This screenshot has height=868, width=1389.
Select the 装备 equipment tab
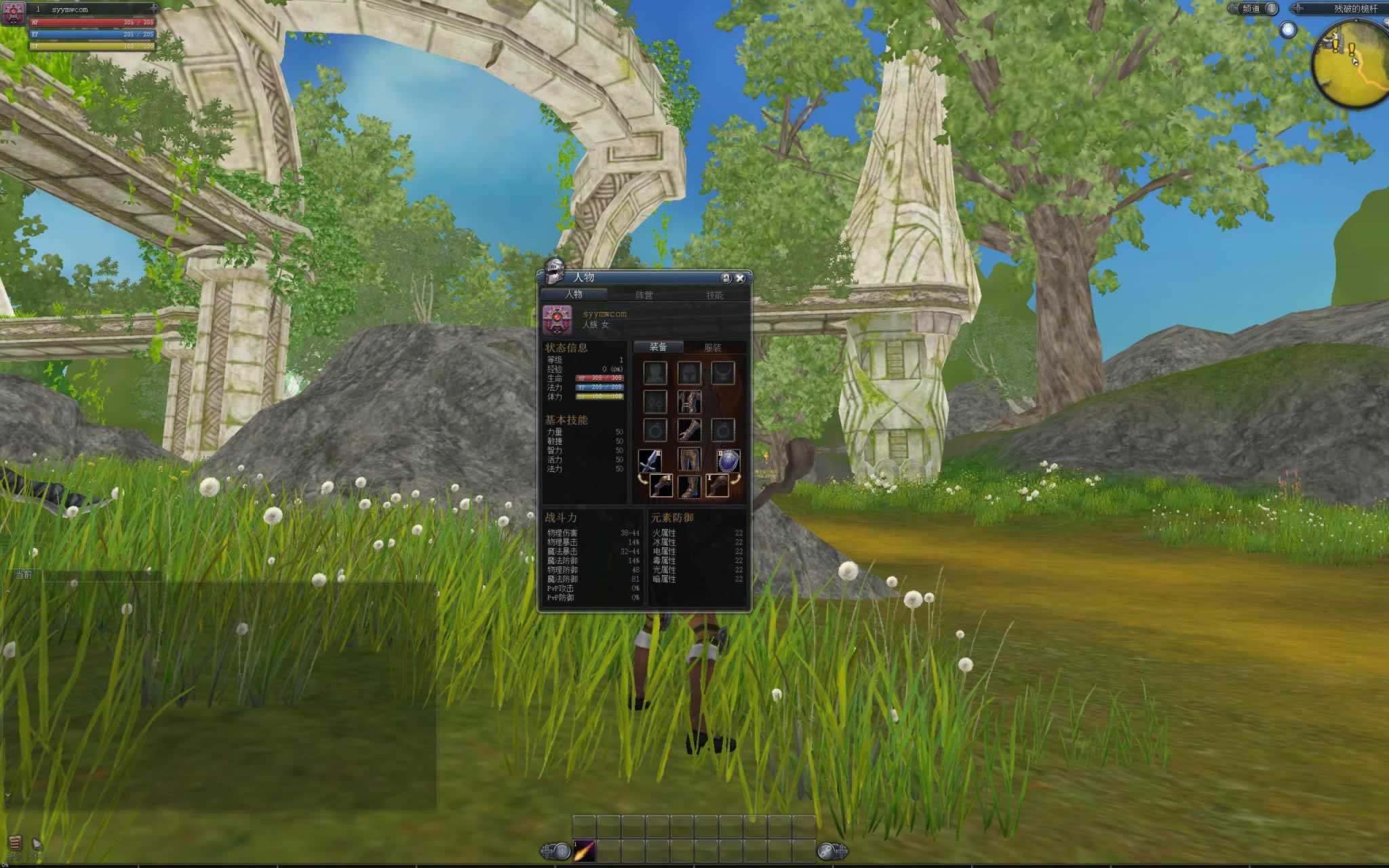(x=658, y=347)
